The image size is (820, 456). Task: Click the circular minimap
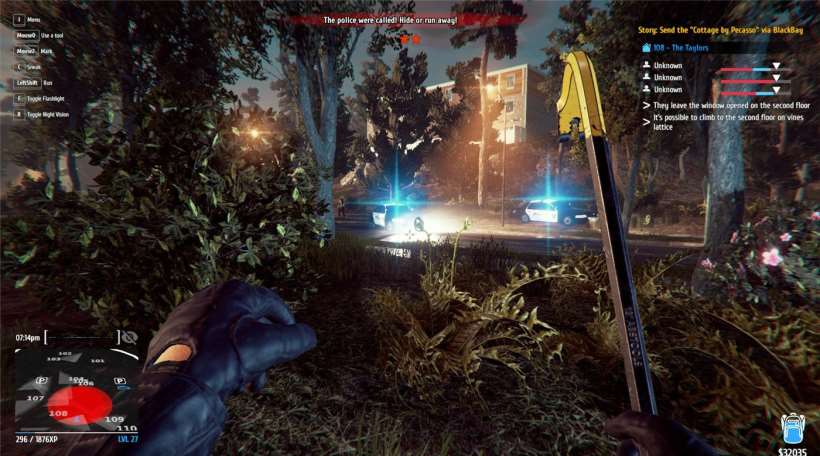coord(77,391)
